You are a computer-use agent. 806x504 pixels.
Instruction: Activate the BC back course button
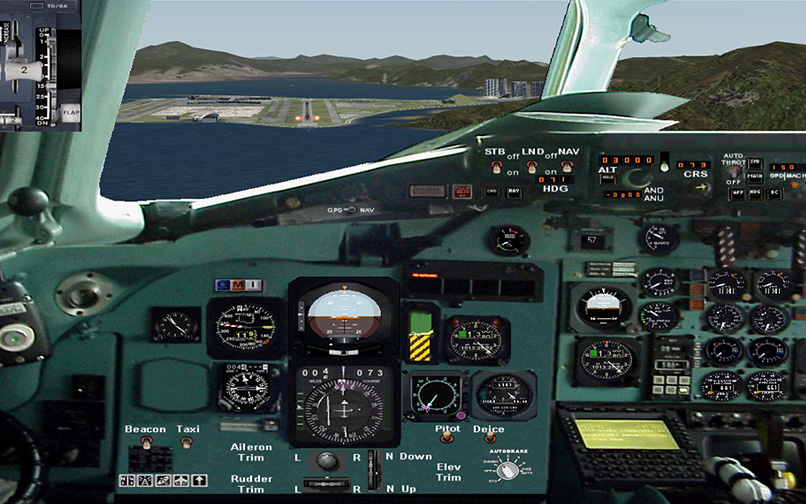click(x=774, y=192)
